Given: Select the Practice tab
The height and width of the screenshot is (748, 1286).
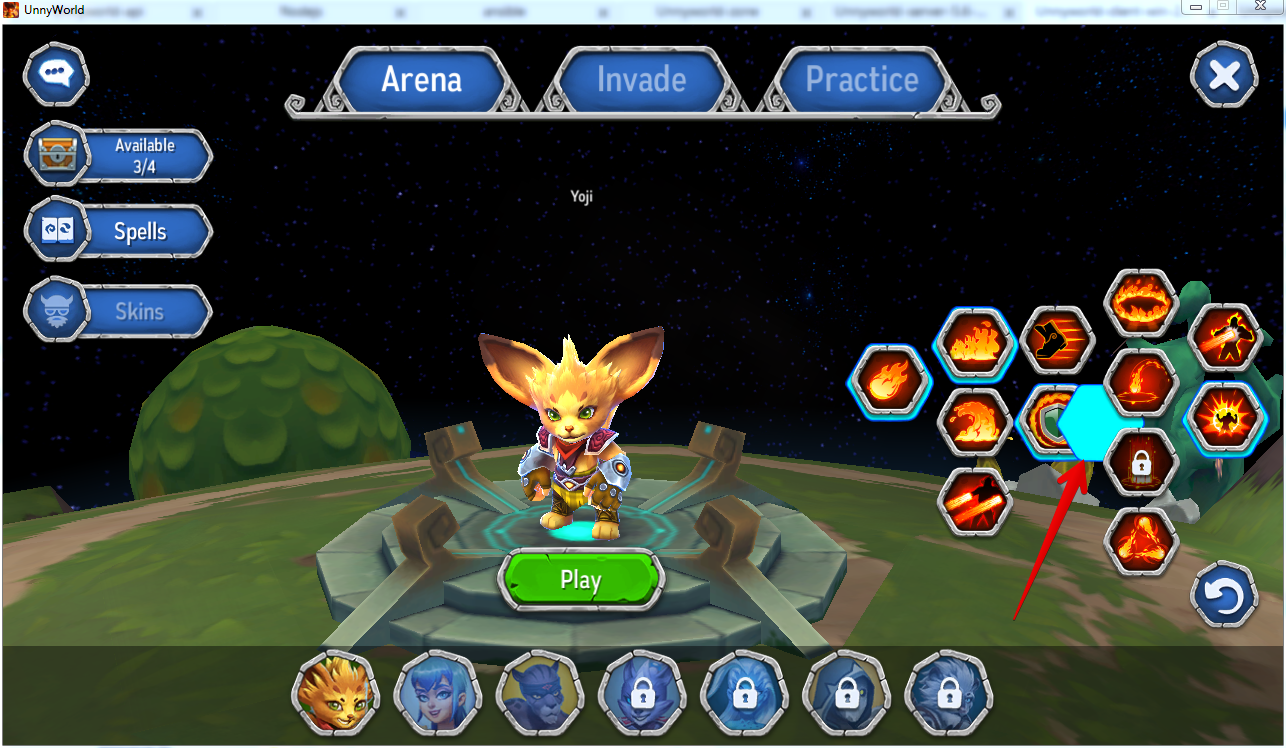Looking at the screenshot, I should click(861, 80).
